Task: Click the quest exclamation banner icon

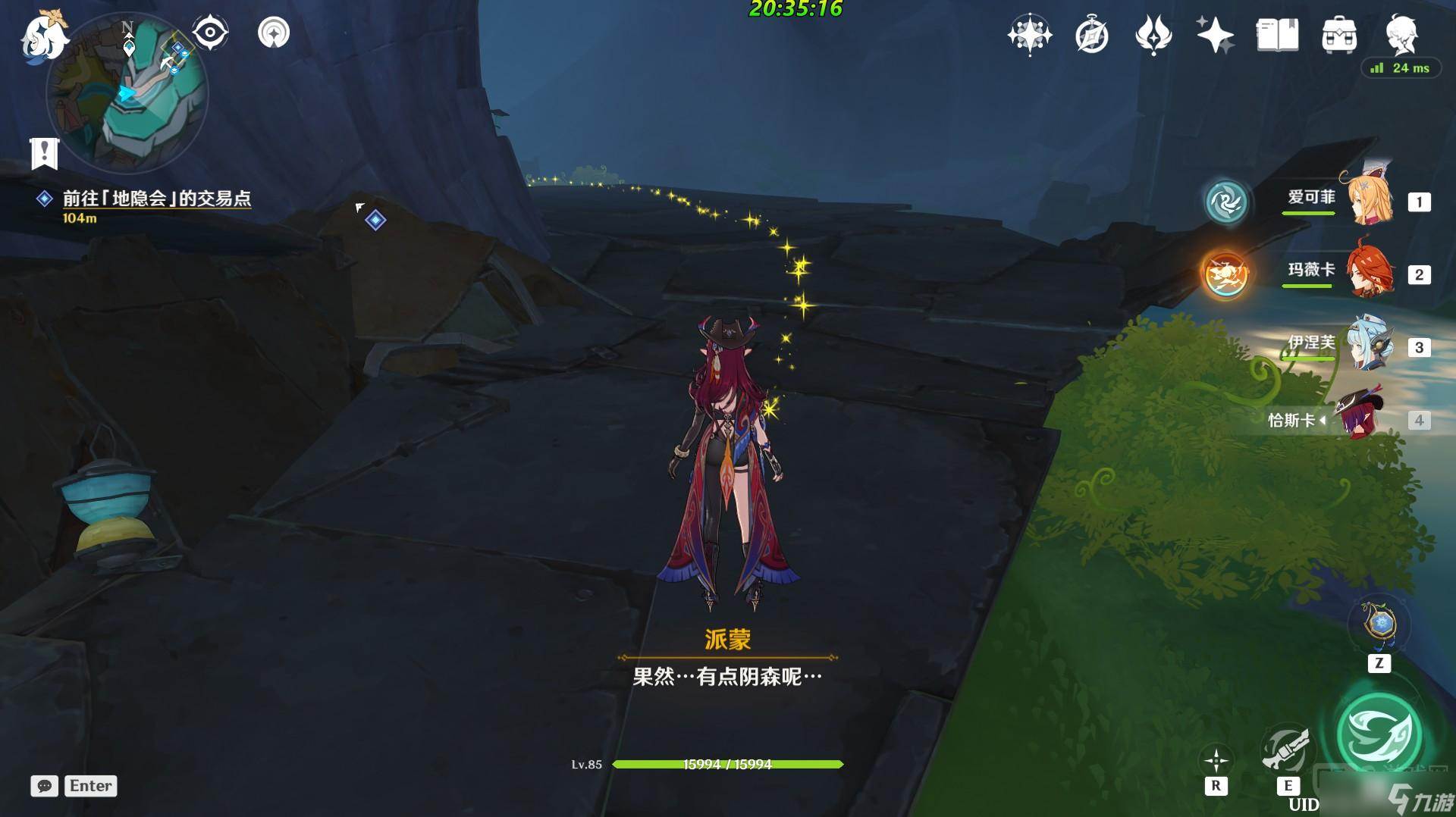Action: tap(45, 153)
